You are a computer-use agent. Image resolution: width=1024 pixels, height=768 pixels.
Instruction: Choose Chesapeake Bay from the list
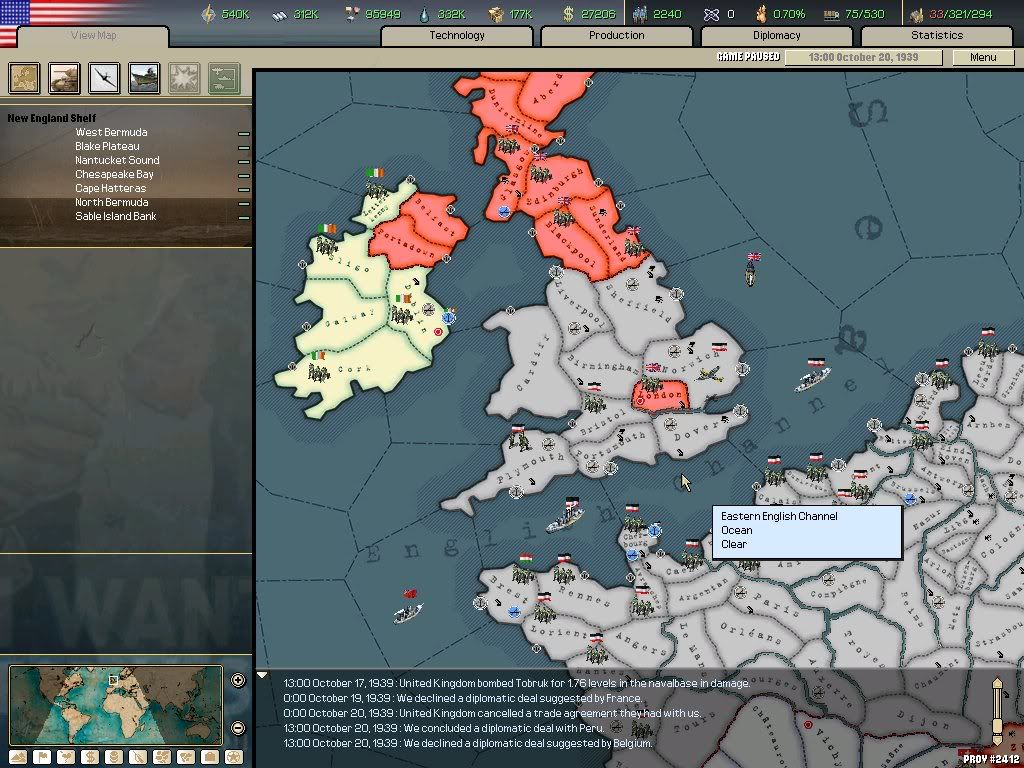pos(114,175)
